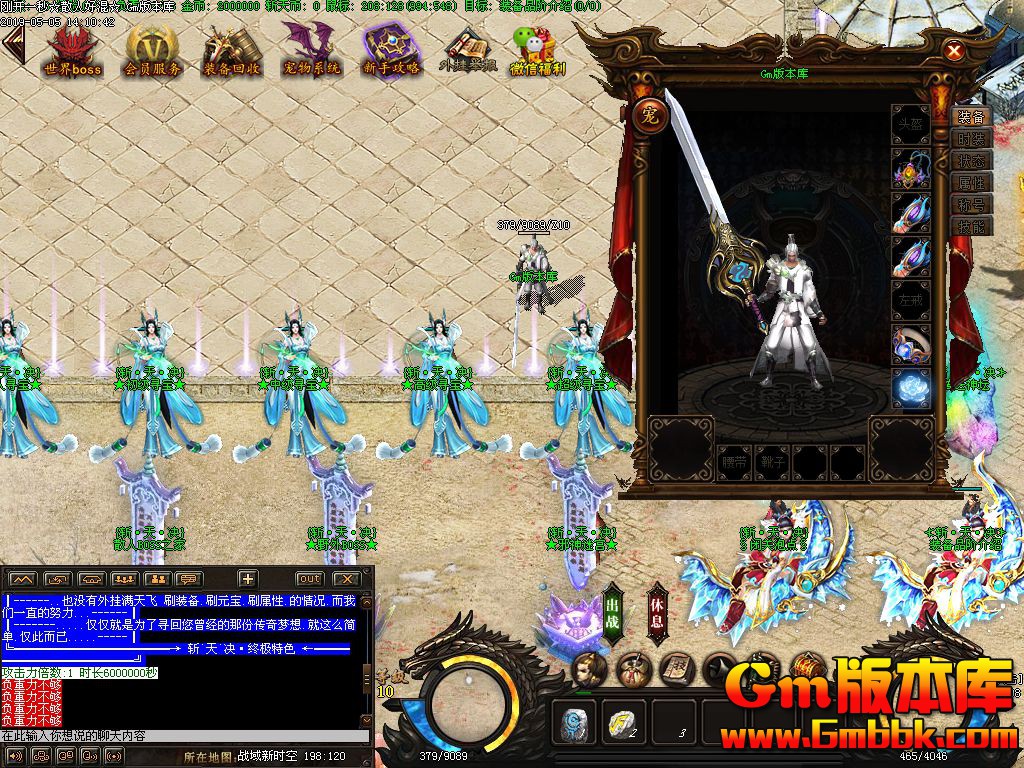Switch to the 技能 skills tab

click(970, 227)
